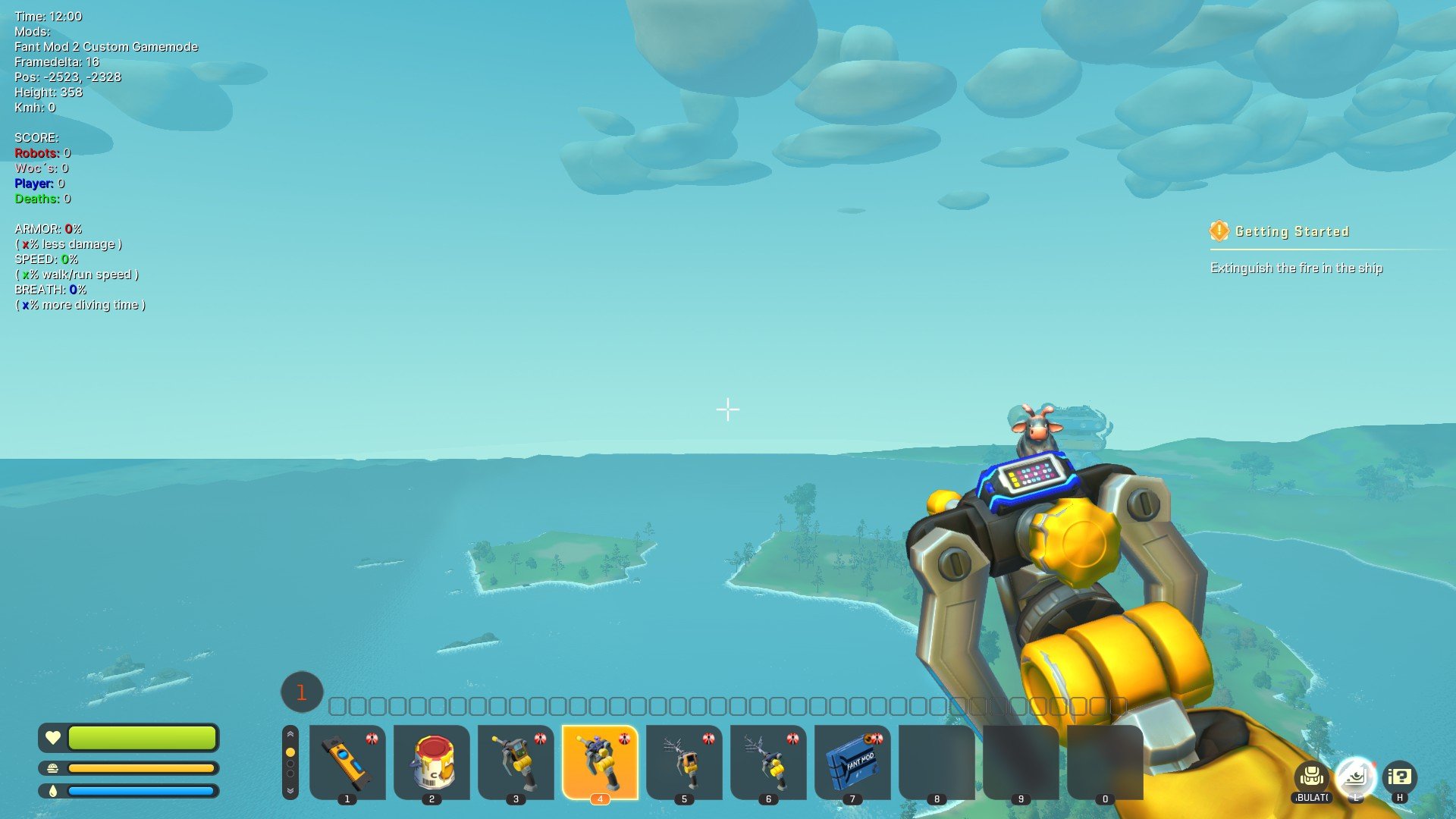Select the antenna tool in slot 5
The width and height of the screenshot is (1456, 819).
tap(684, 761)
